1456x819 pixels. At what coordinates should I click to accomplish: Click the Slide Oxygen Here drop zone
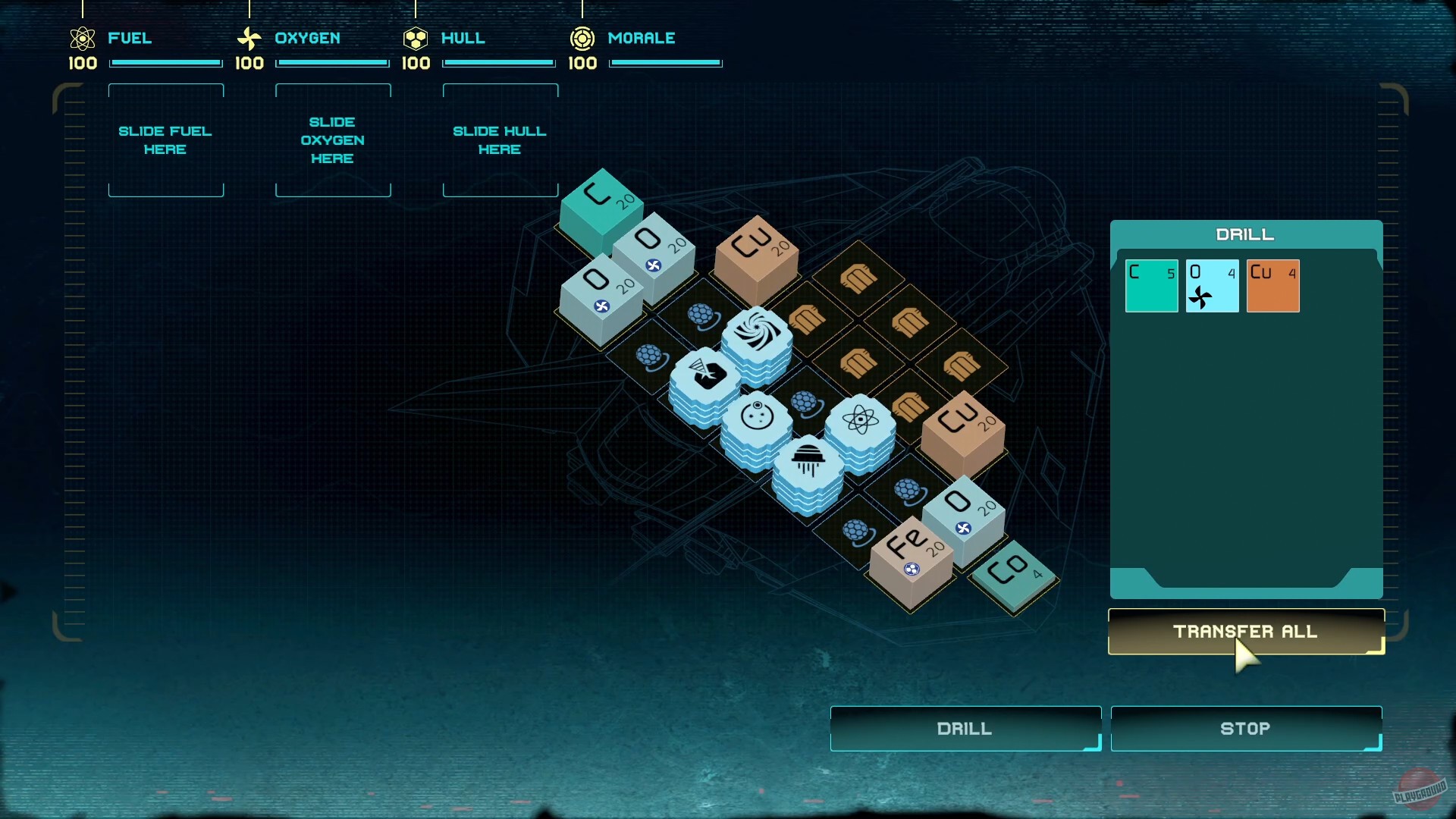pyautogui.click(x=333, y=140)
